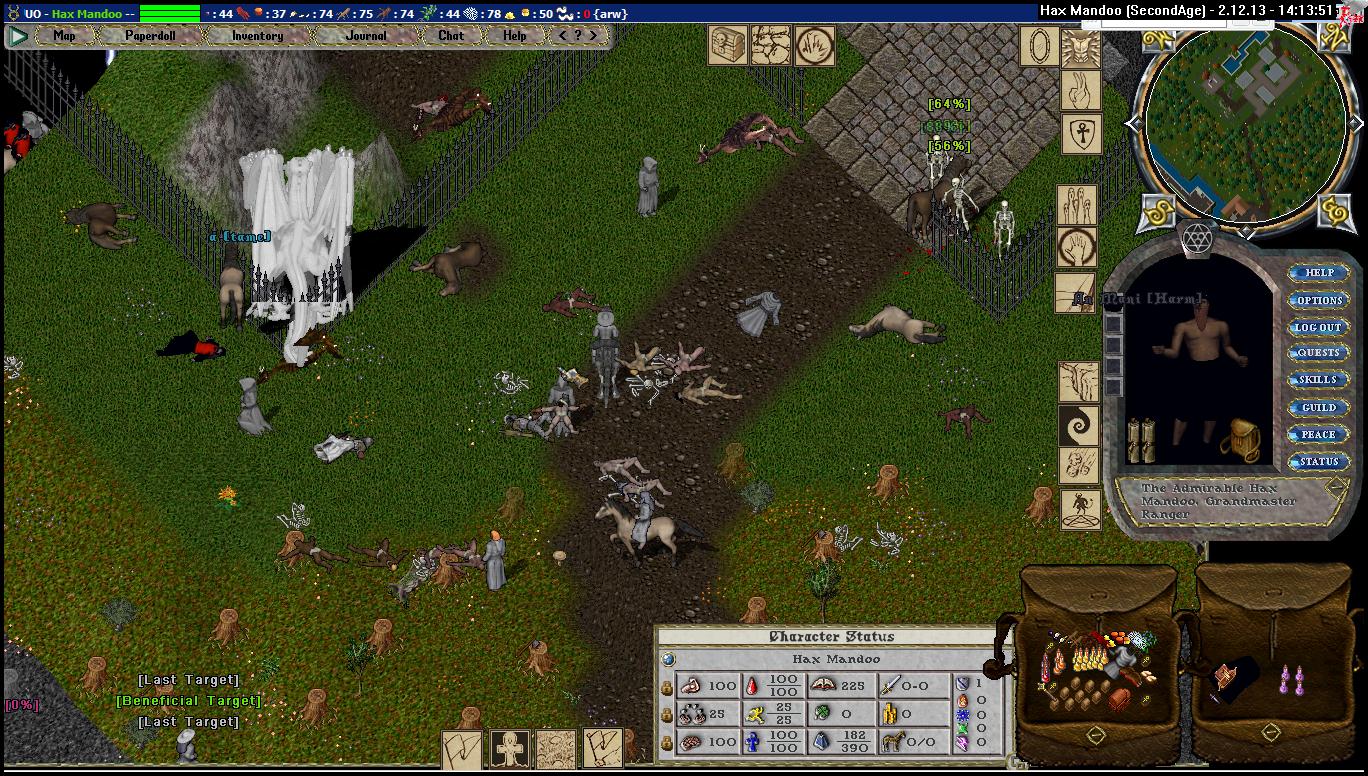Open the Chat menu entry
The height and width of the screenshot is (776, 1368).
451,35
